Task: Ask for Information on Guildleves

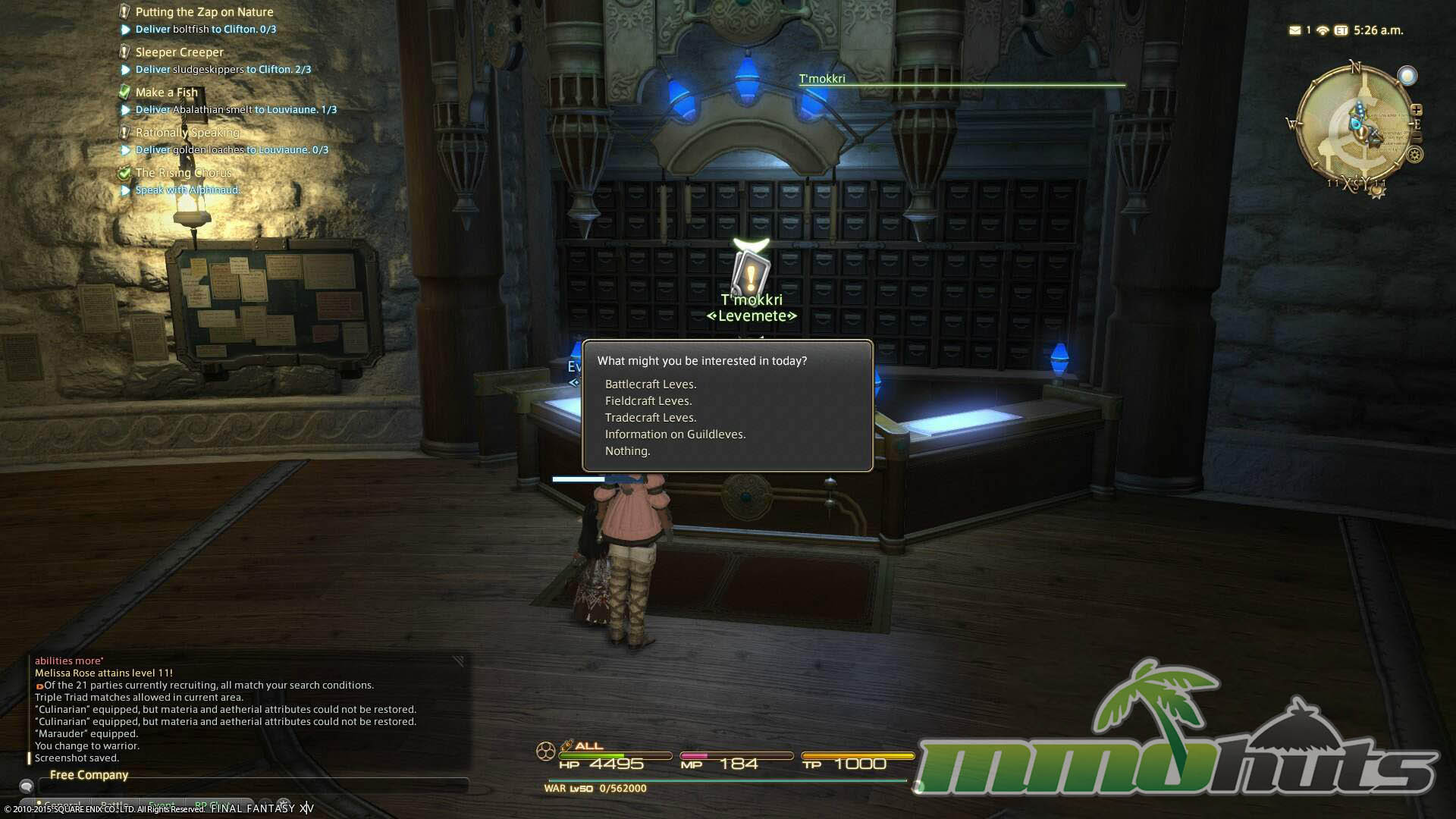Action: tap(675, 435)
